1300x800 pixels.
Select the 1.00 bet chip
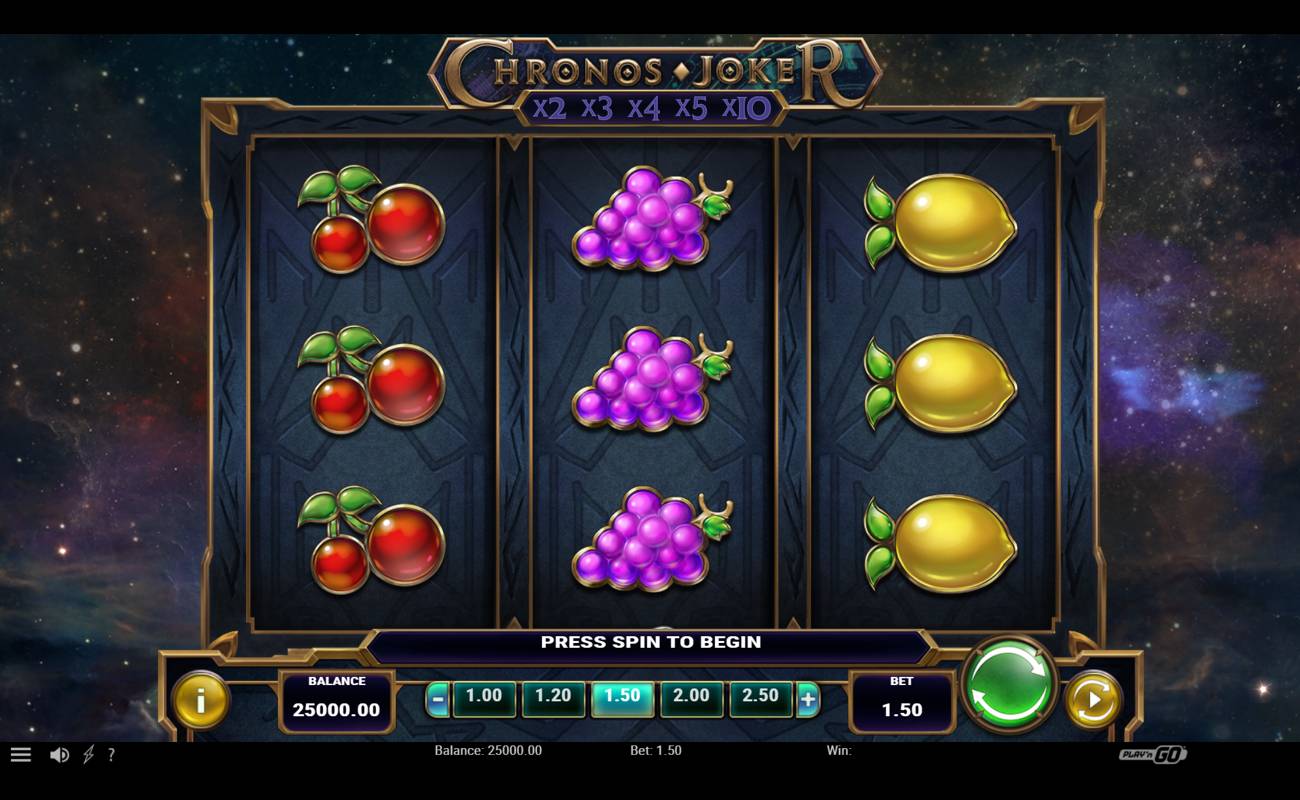tap(484, 696)
